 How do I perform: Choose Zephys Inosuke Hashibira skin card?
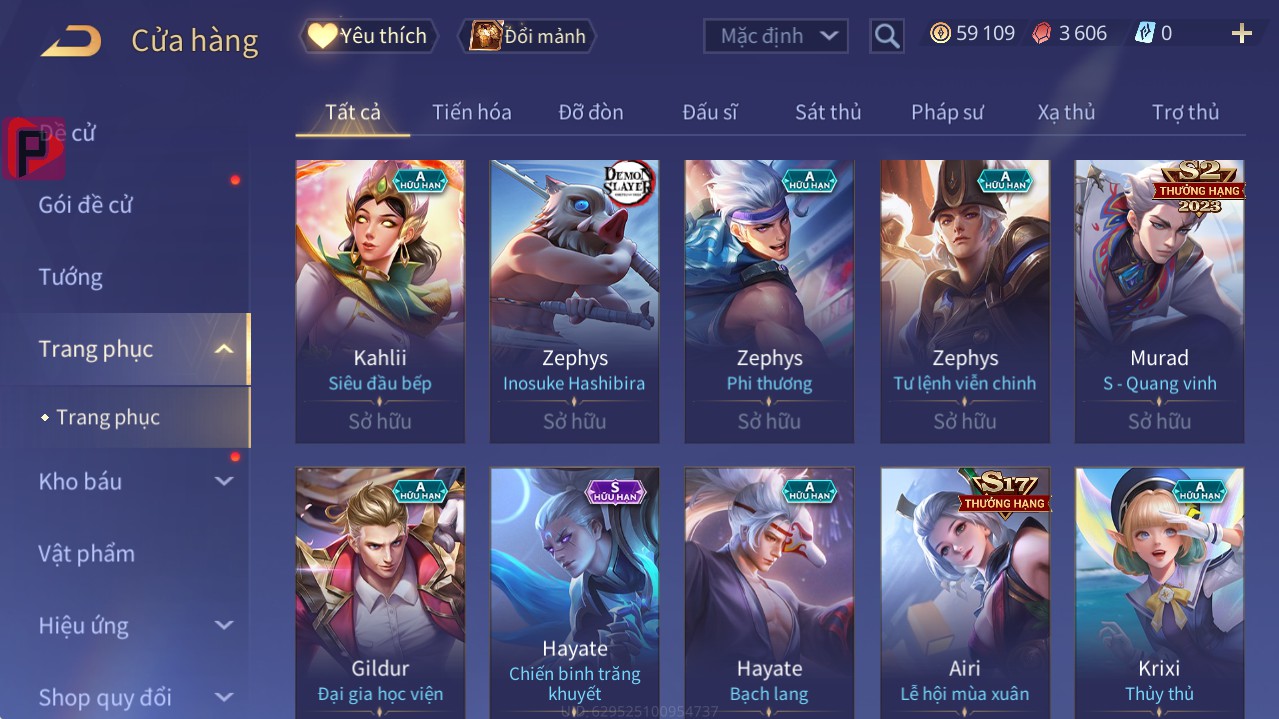(x=574, y=300)
